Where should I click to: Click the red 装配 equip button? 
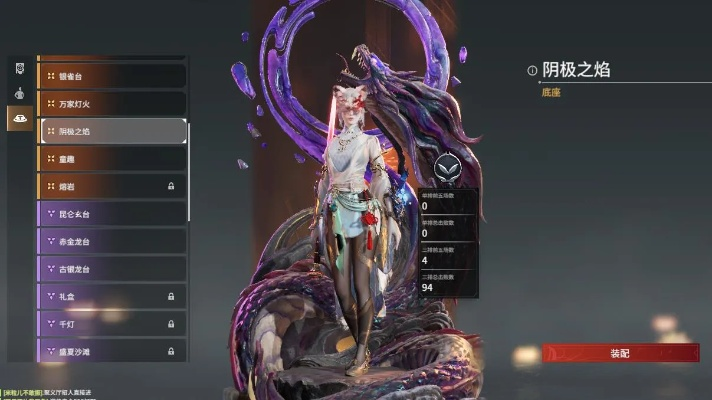click(619, 353)
